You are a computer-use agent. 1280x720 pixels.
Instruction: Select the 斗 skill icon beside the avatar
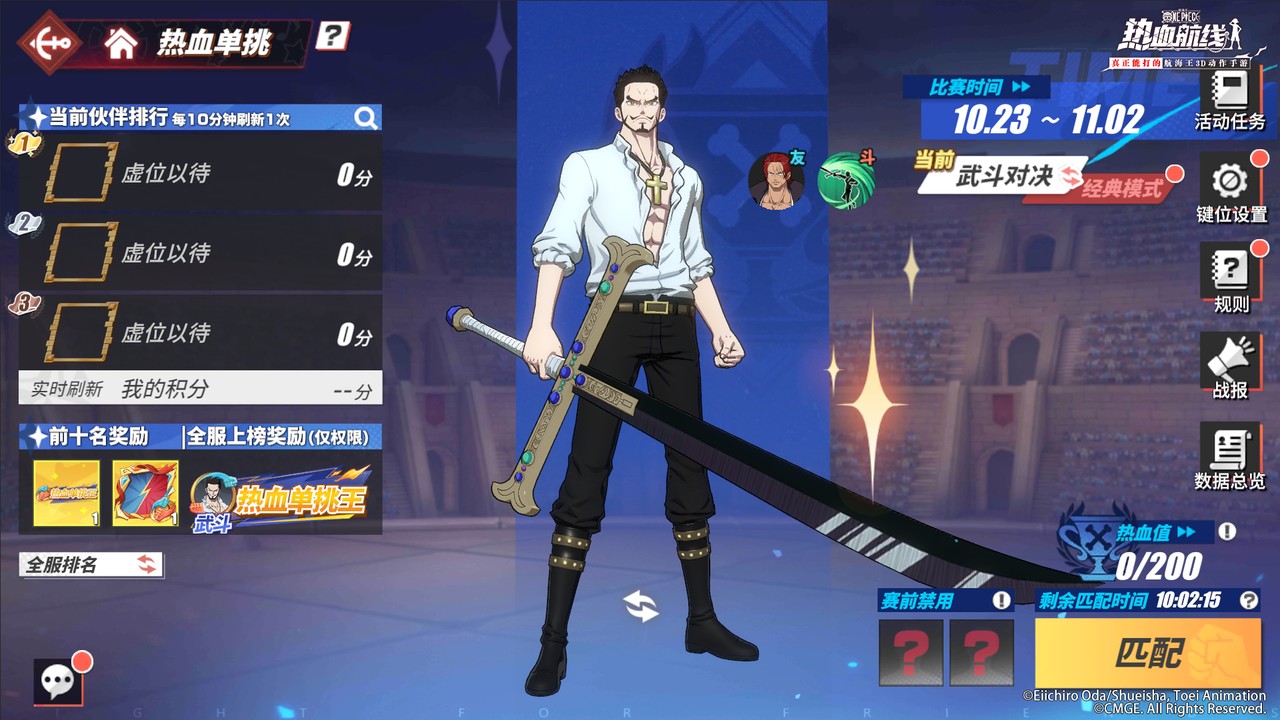(845, 178)
